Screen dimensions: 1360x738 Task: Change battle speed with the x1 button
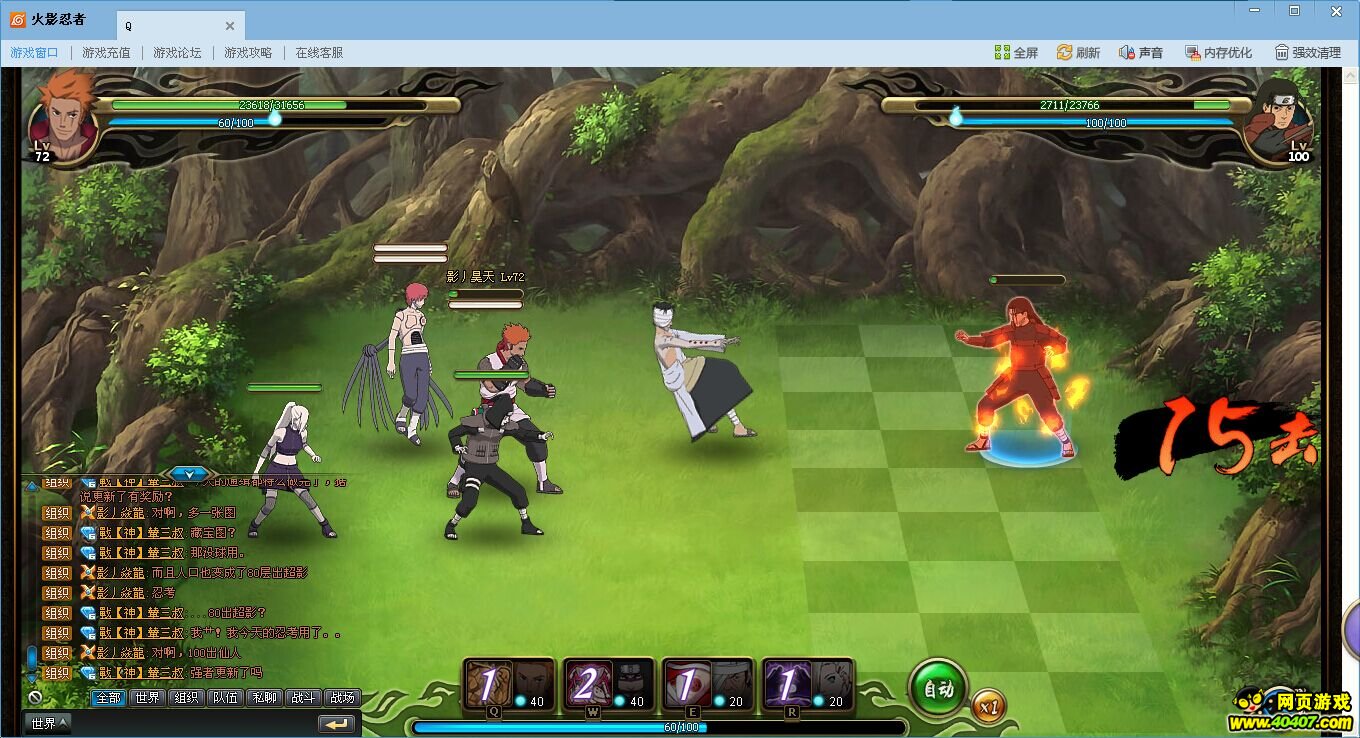(x=988, y=705)
